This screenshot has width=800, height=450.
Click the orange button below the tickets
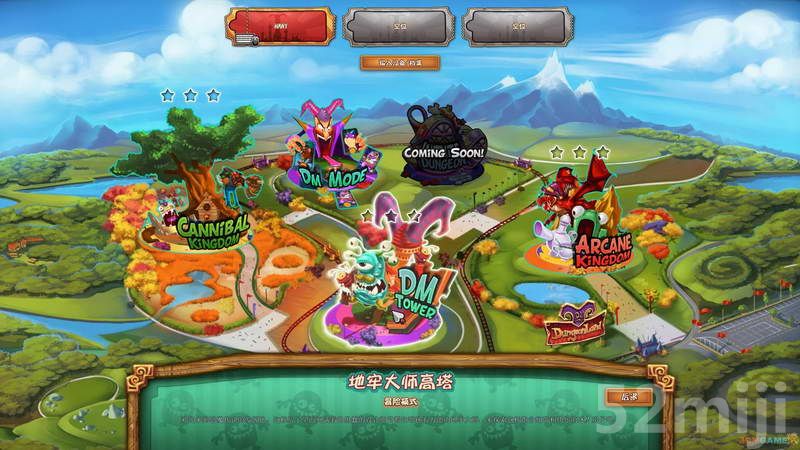coord(400,62)
